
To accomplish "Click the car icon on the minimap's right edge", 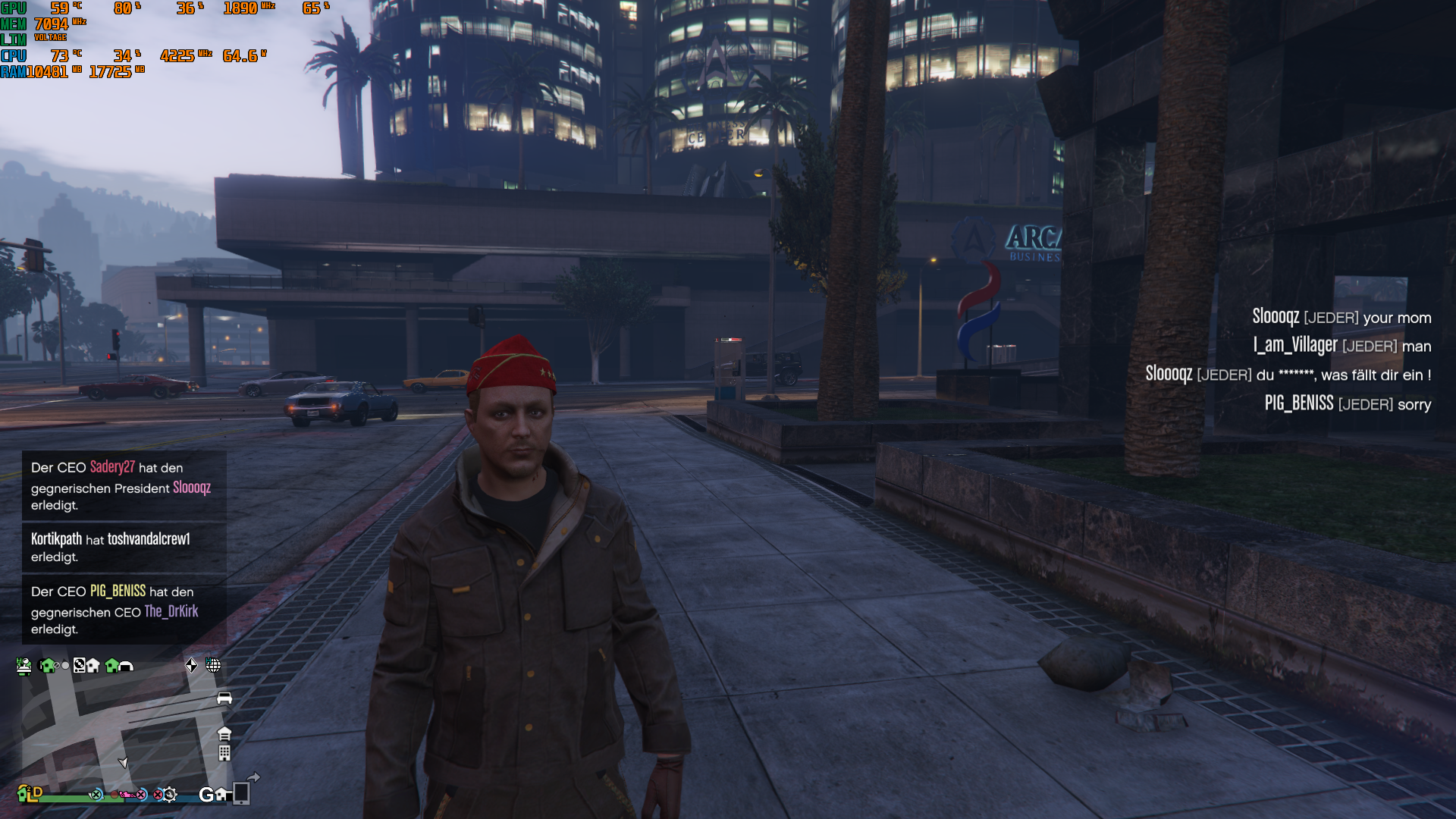I will pyautogui.click(x=224, y=698).
